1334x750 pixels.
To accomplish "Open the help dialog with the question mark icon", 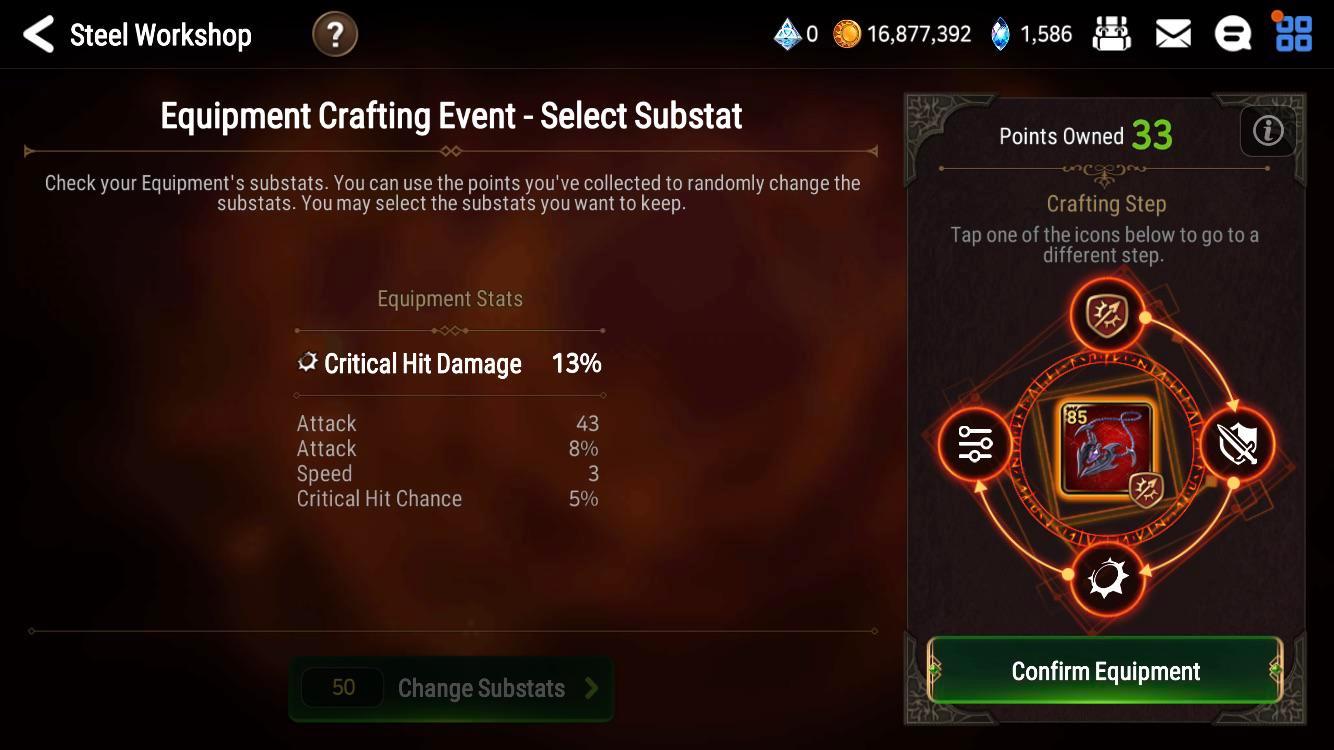I will [334, 33].
